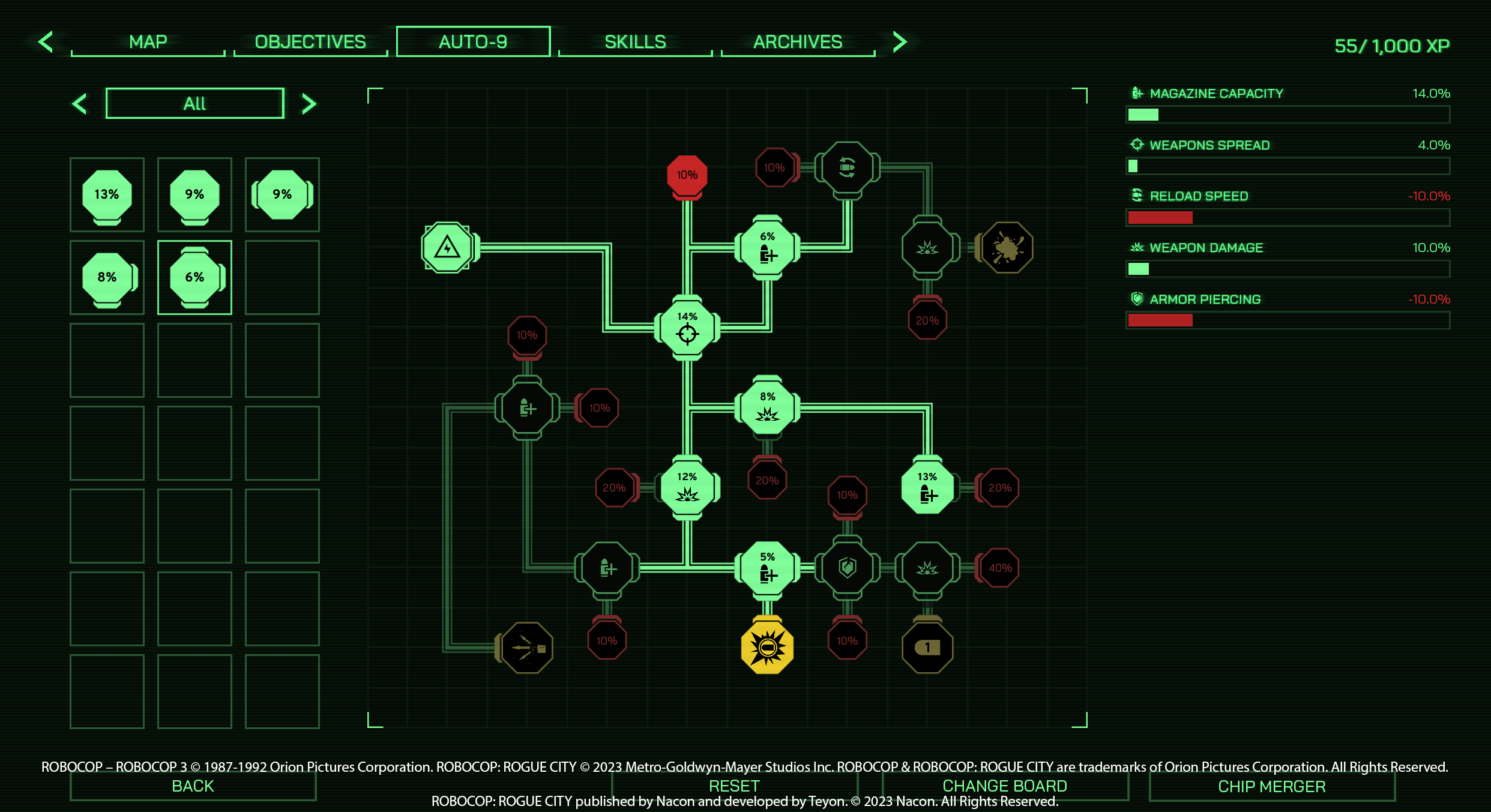The image size is (1491, 812).
Task: Select the AUTO-9 tab
Action: [473, 42]
